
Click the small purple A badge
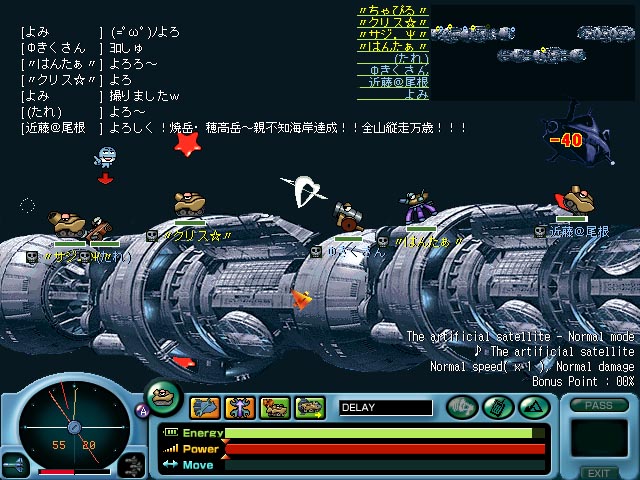point(141,408)
